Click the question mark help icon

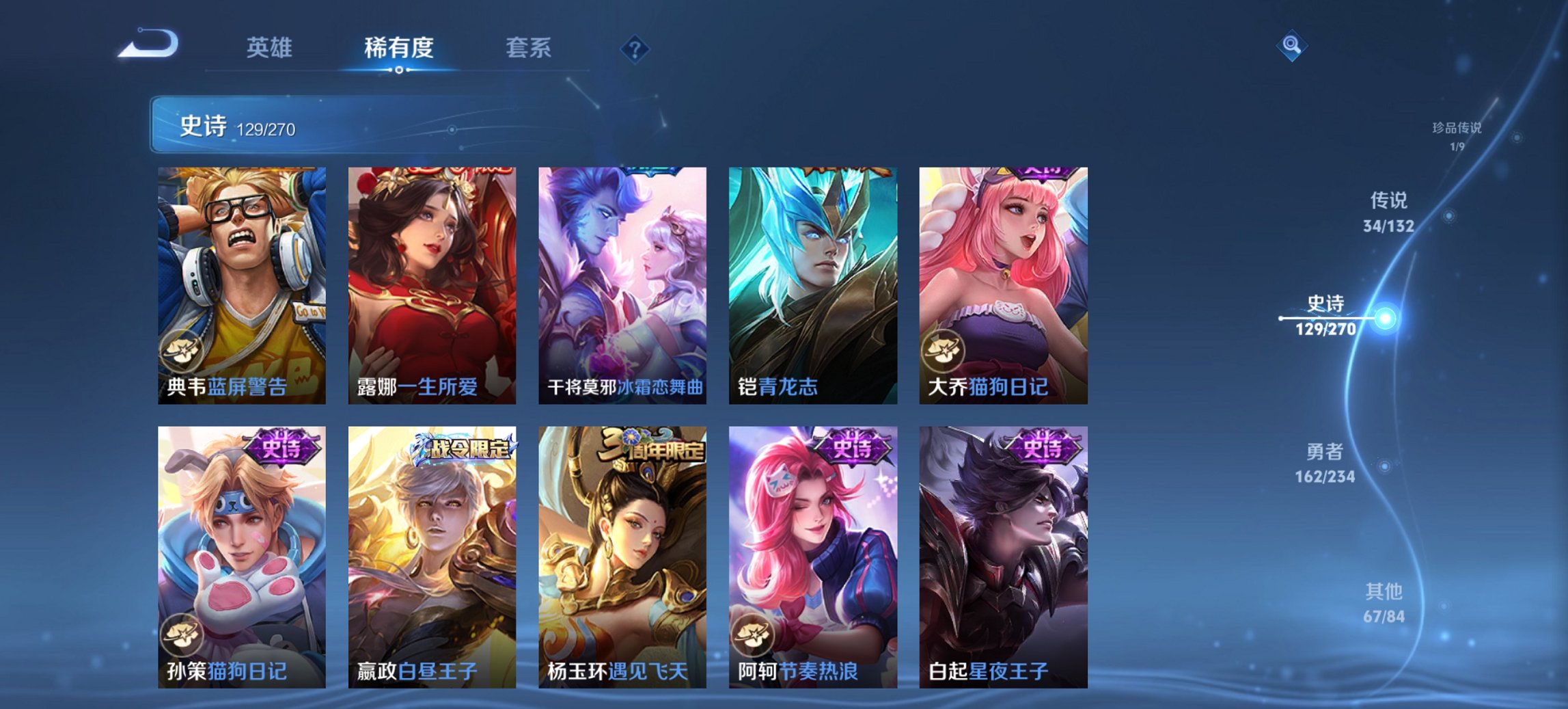[635, 49]
